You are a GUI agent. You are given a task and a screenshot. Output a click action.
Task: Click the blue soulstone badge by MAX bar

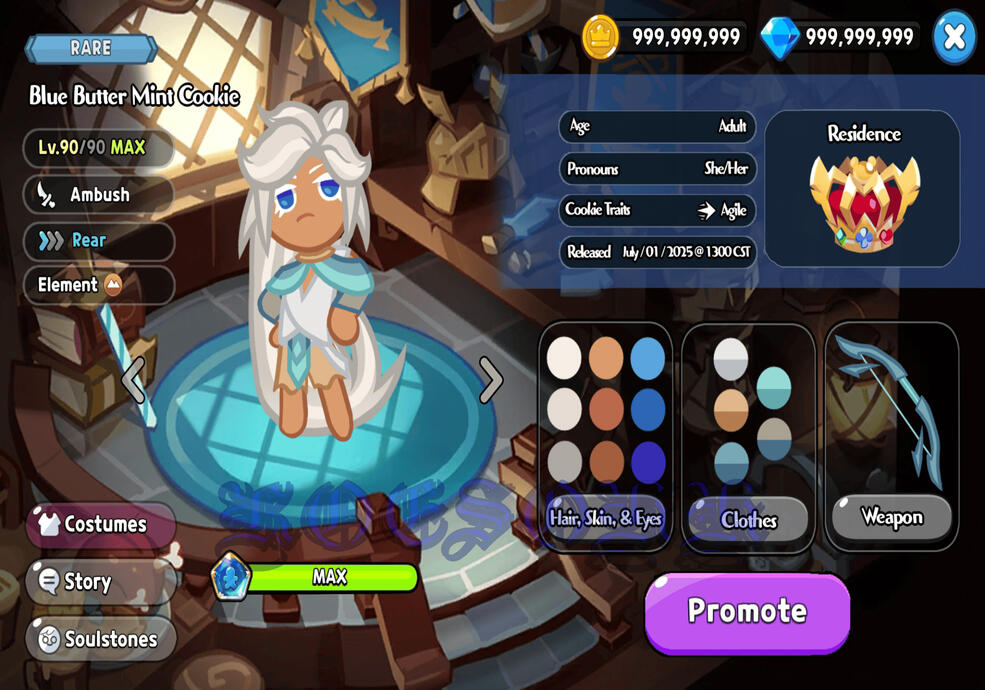point(231,577)
